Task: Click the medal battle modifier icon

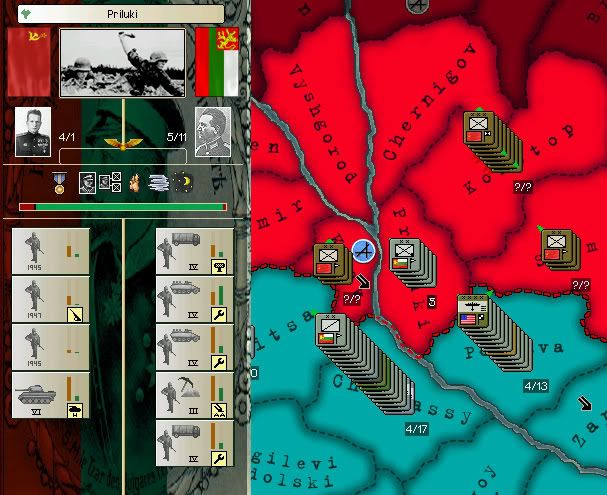Action: (60, 183)
